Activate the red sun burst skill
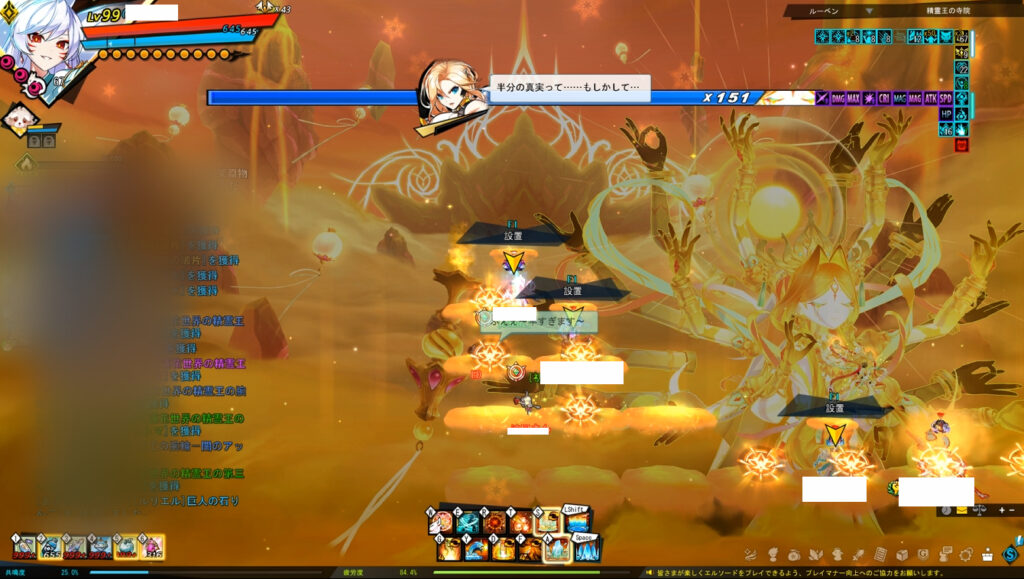Viewport: 1024px width, 579px height. coord(495,523)
